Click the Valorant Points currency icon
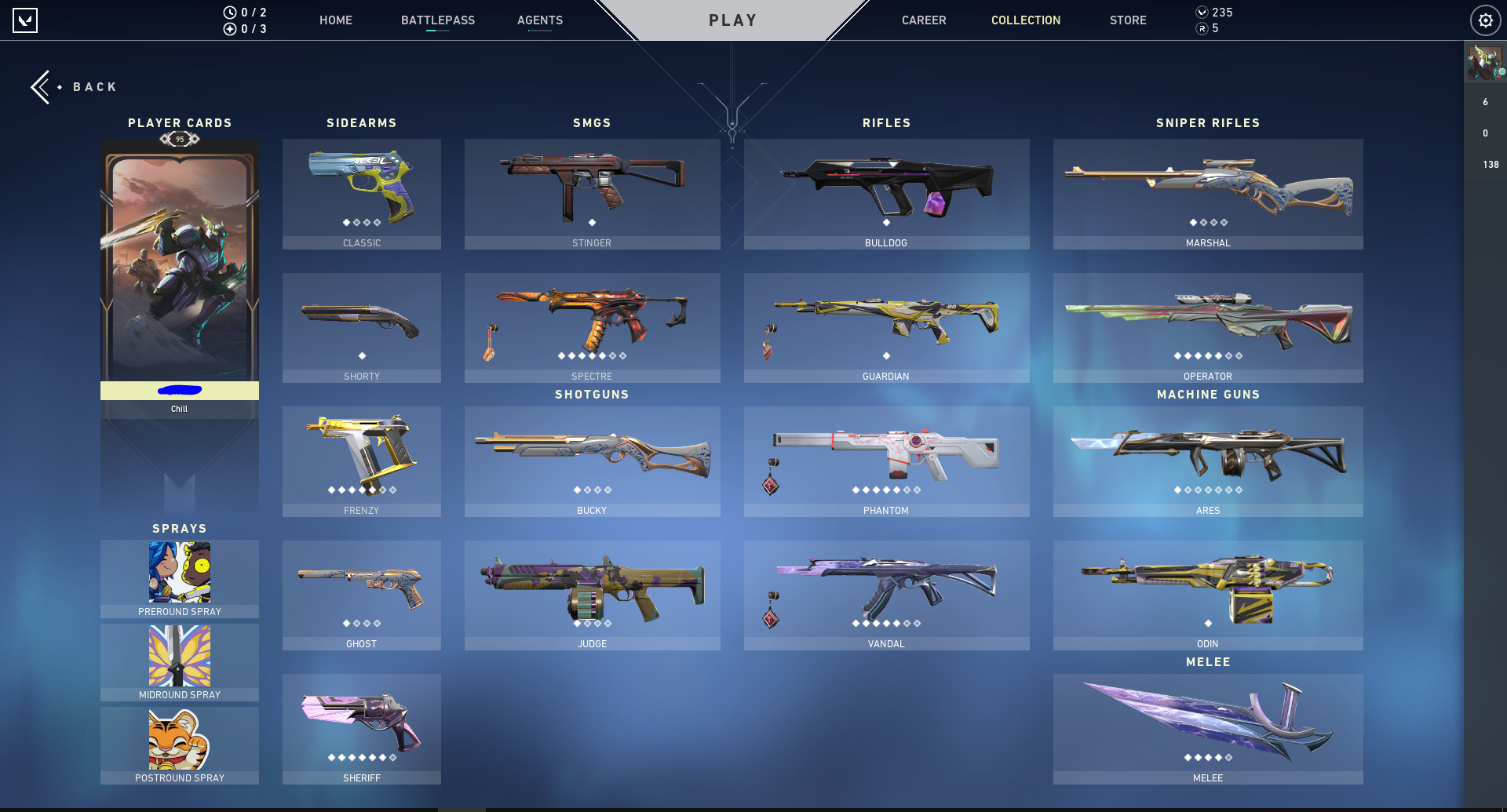The height and width of the screenshot is (812, 1507). click(x=1200, y=13)
